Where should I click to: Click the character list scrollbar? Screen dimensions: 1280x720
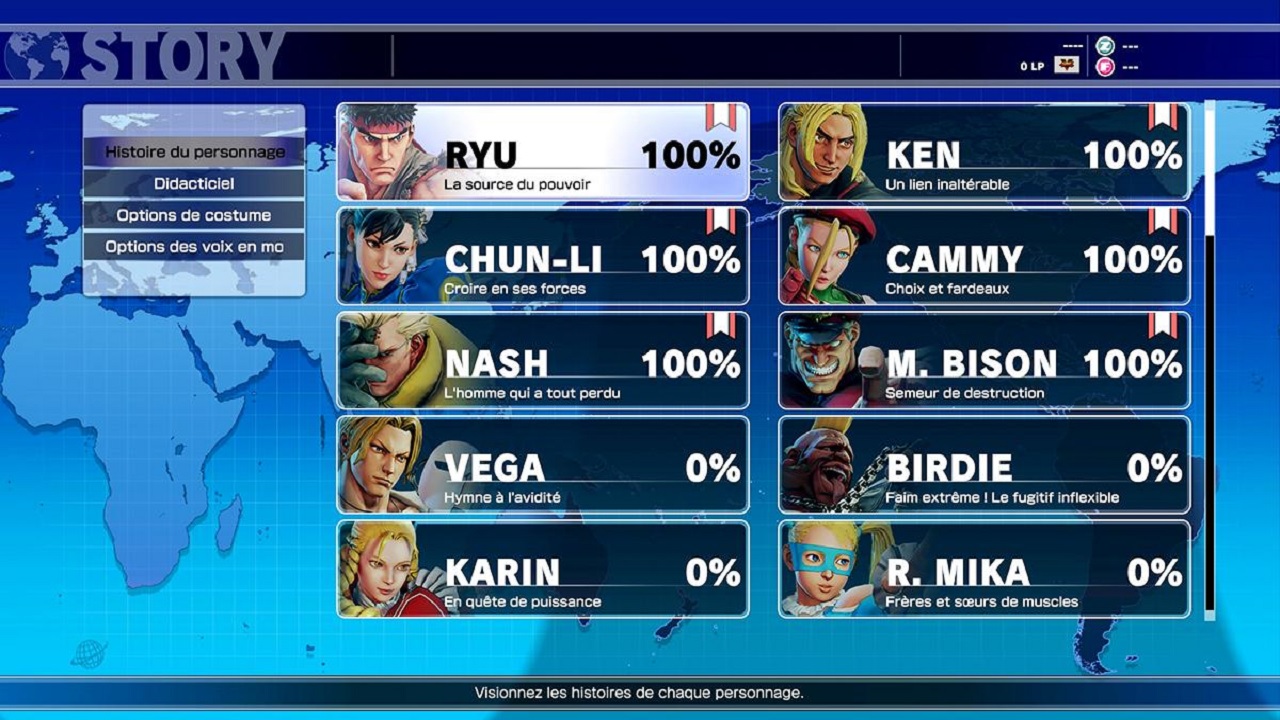[x=1210, y=360]
